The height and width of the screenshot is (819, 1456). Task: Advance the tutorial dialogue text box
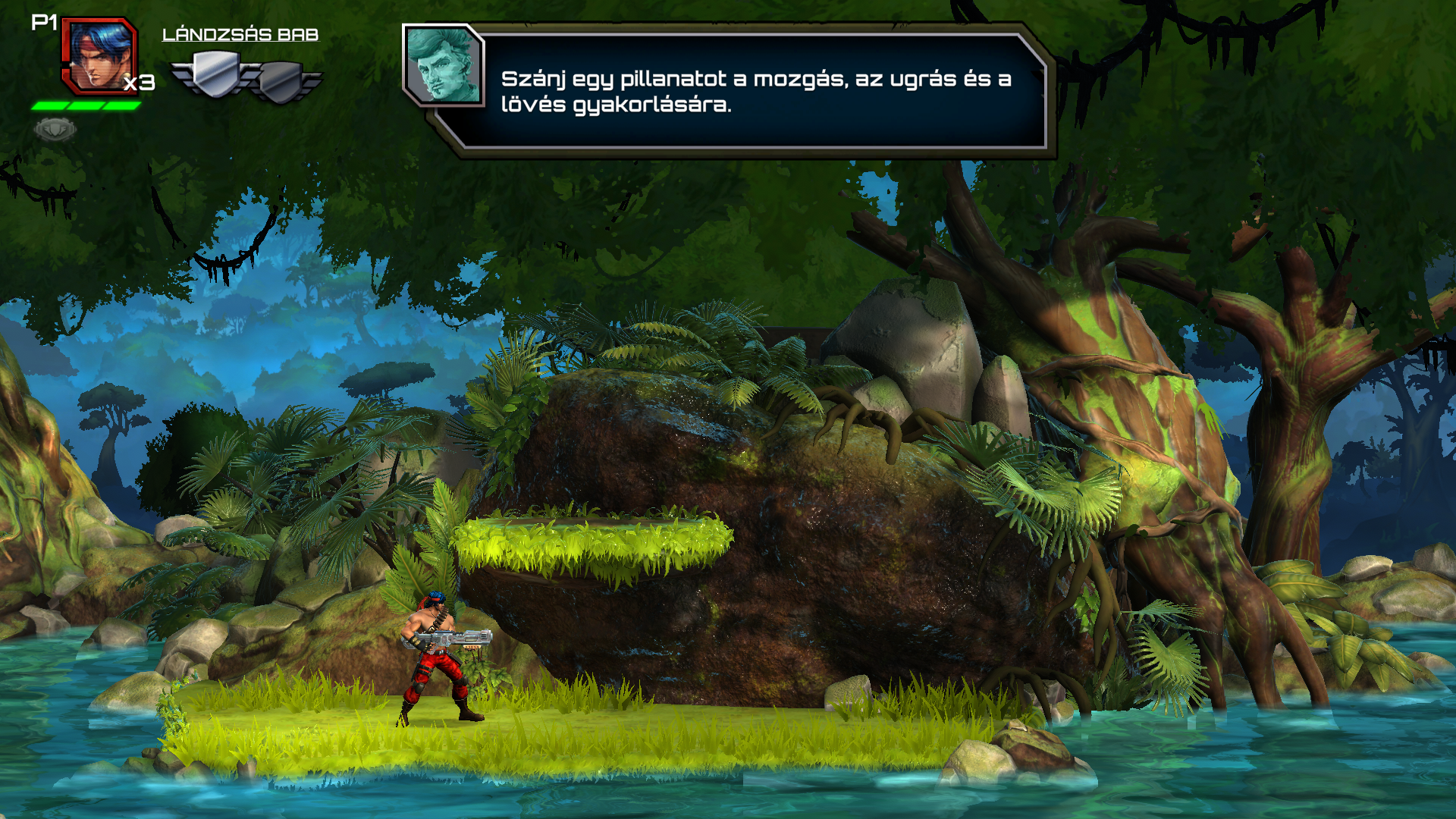click(x=755, y=91)
